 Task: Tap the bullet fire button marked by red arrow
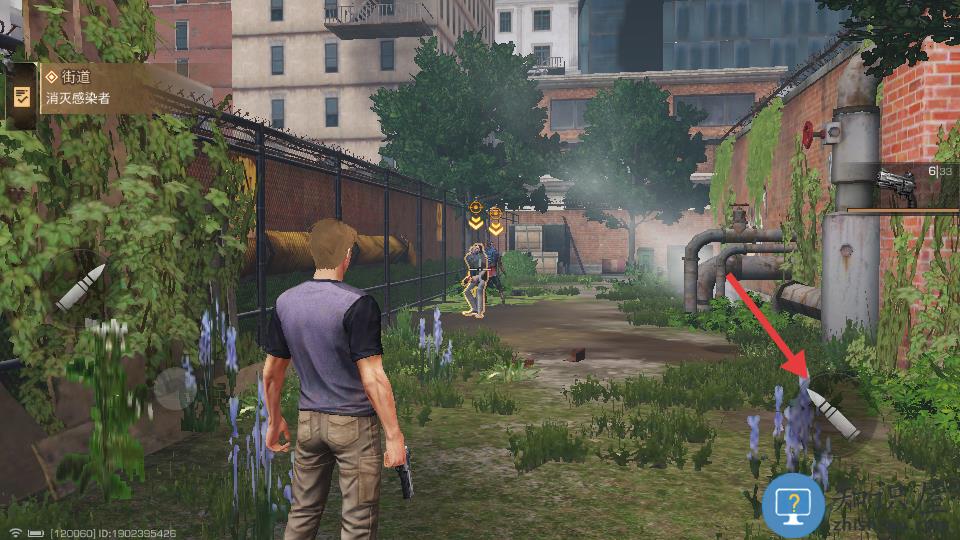pyautogui.click(x=836, y=413)
